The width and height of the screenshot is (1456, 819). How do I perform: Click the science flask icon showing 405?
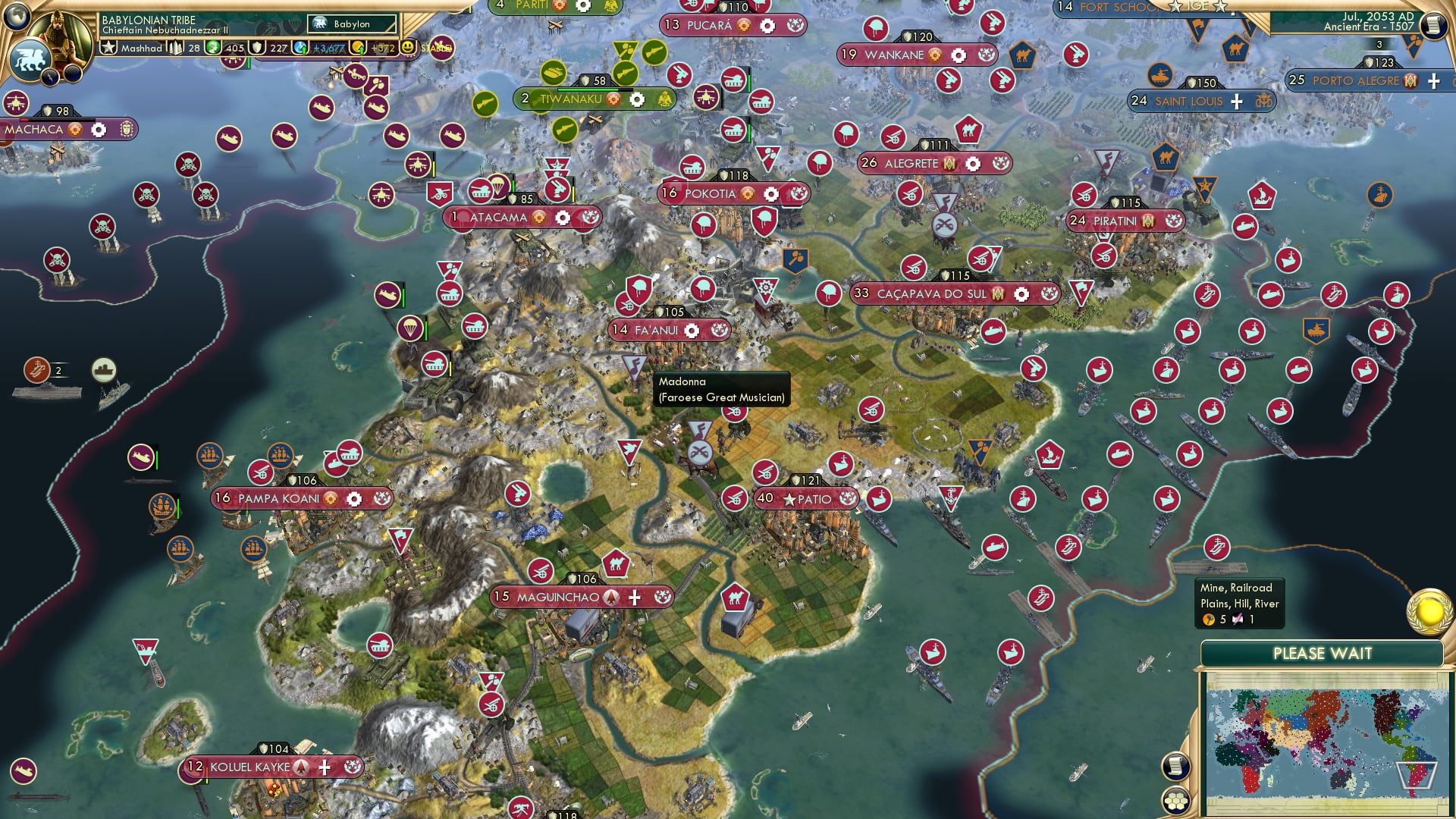[x=213, y=47]
